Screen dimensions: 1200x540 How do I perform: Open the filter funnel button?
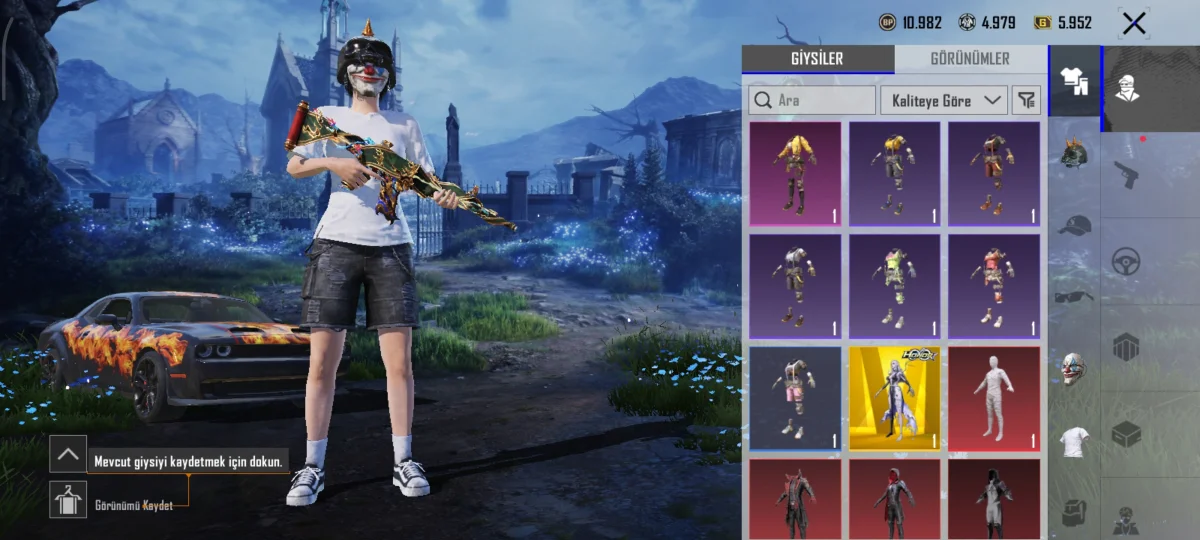point(1026,100)
